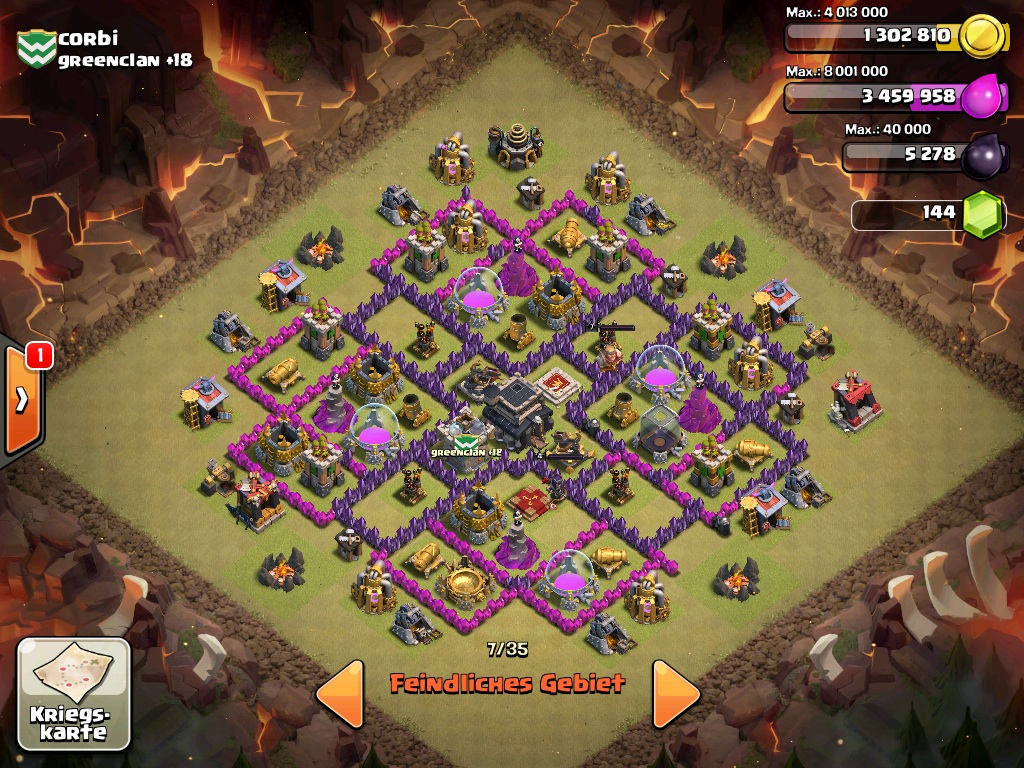
Task: Open corbi's player profile
Action: point(88,39)
